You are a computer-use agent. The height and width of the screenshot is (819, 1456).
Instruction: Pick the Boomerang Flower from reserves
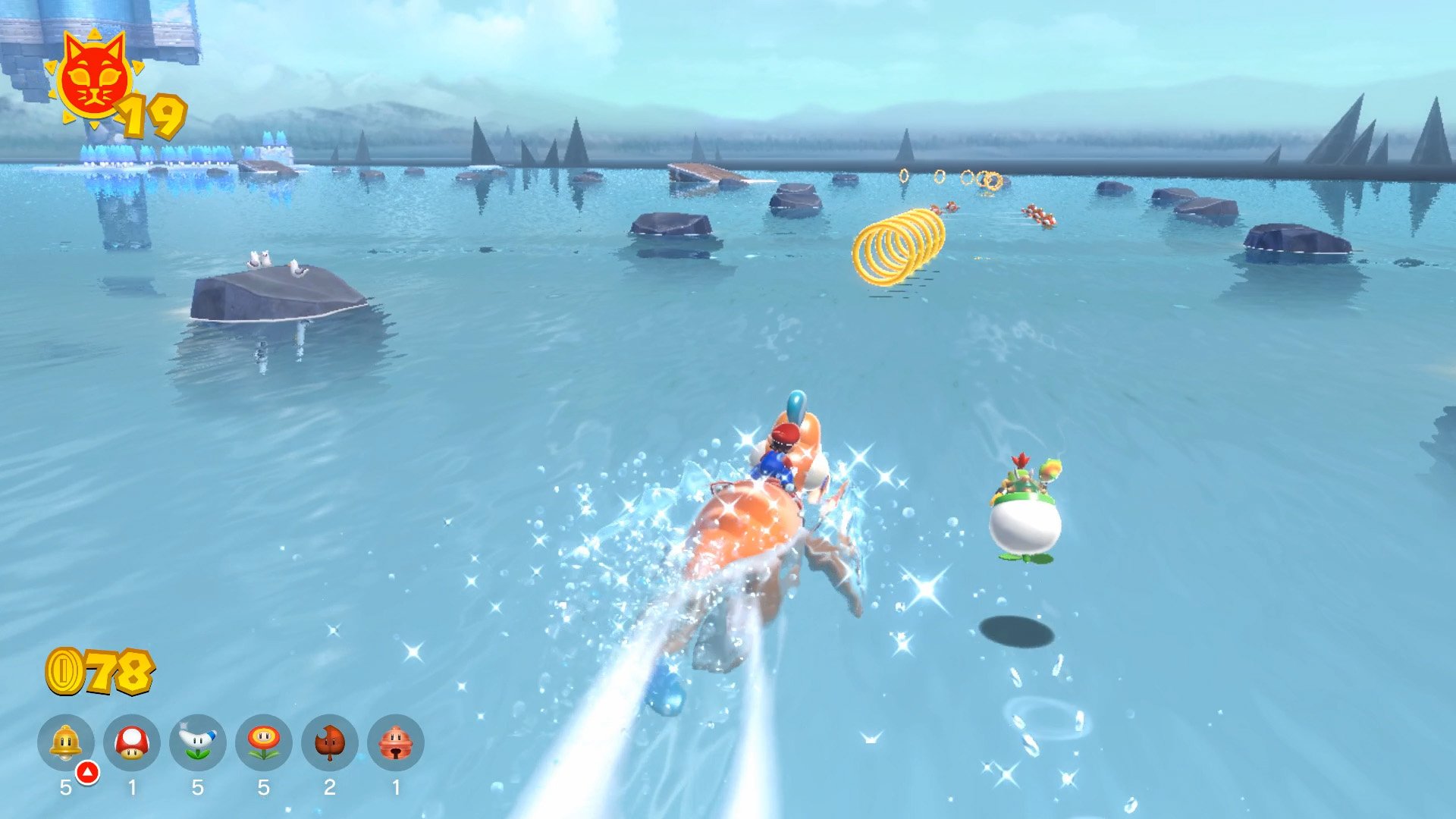pyautogui.click(x=198, y=742)
